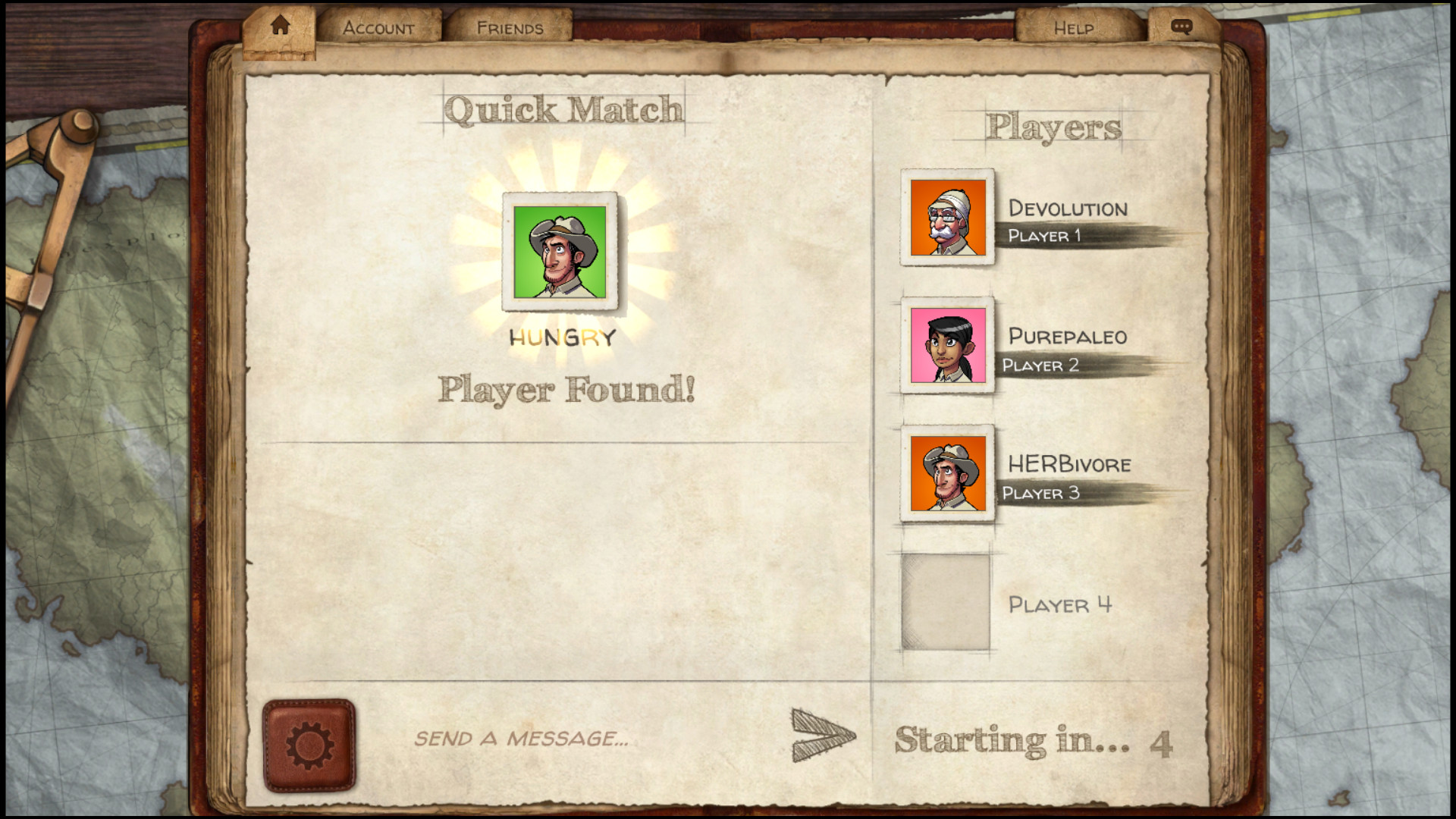Click the Devolution player name
The image size is (1456, 819).
1068,209
